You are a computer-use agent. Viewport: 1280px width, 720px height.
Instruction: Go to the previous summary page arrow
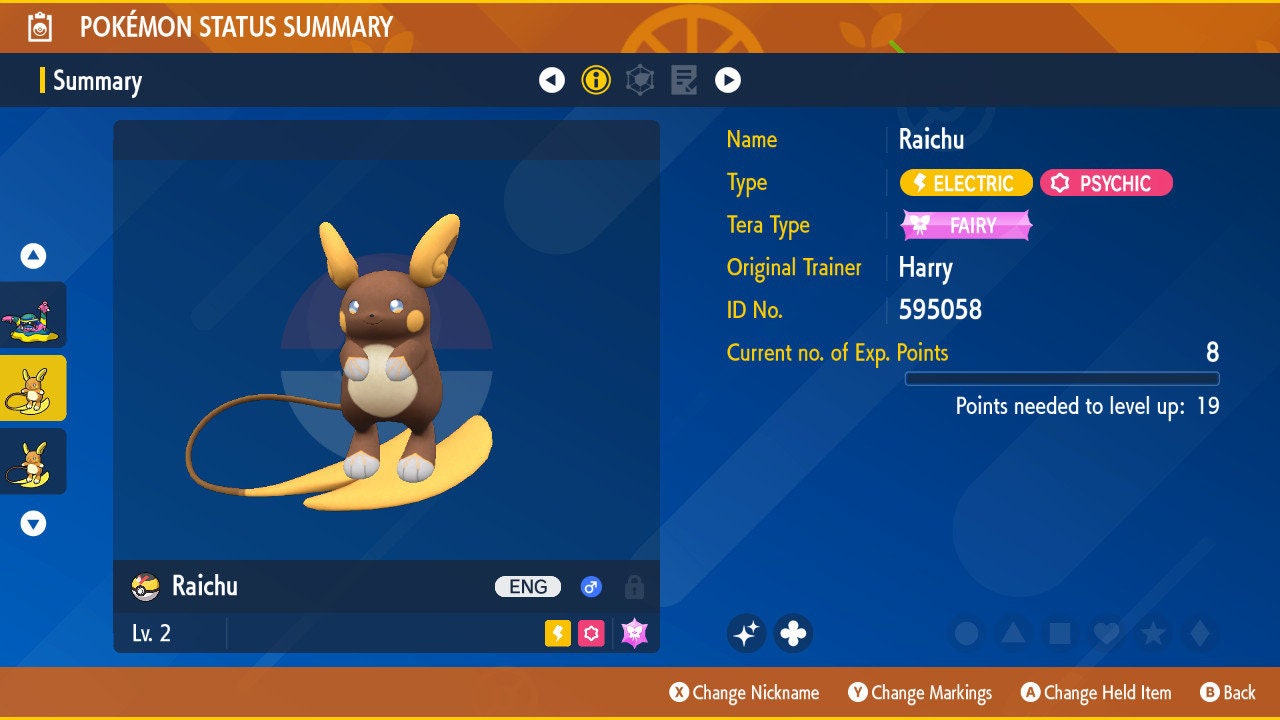(553, 80)
